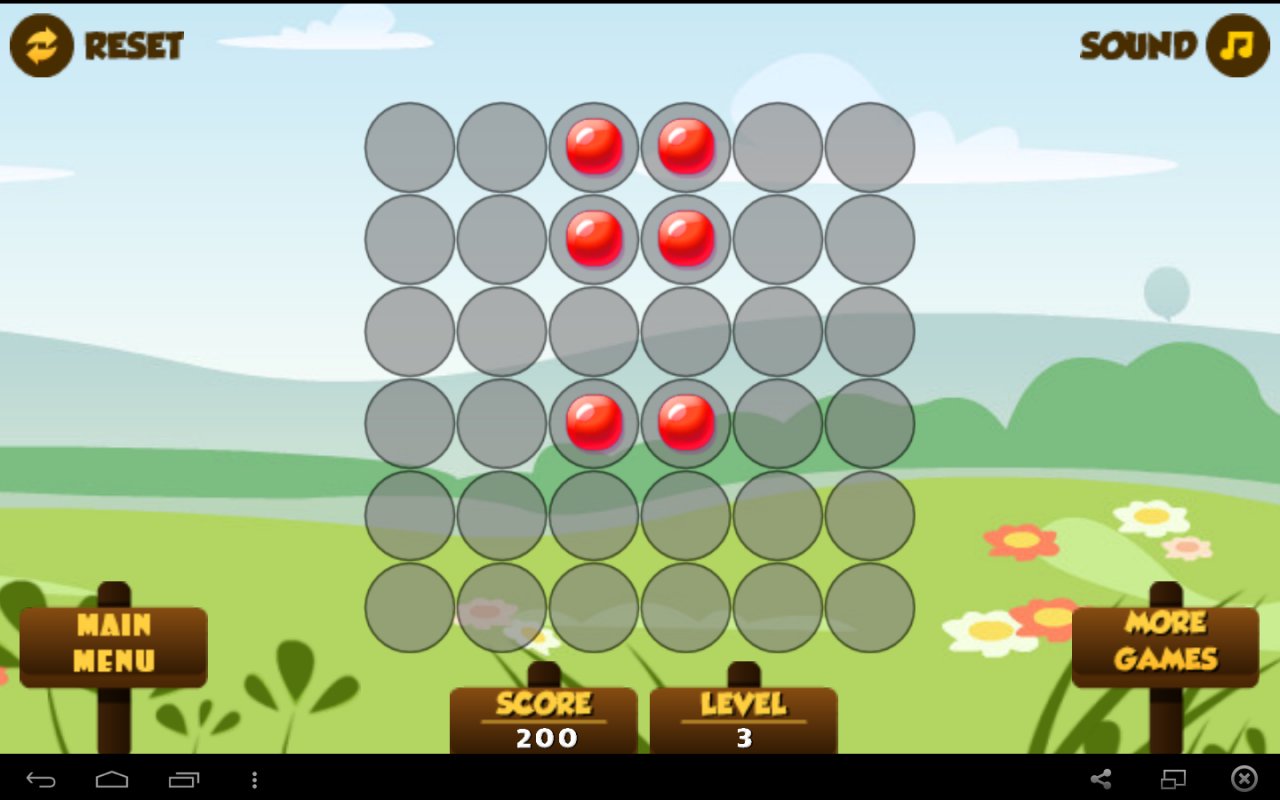Viewport: 1280px width, 800px height.
Task: Click the red ball in the top row, right pair
Action: (685, 147)
